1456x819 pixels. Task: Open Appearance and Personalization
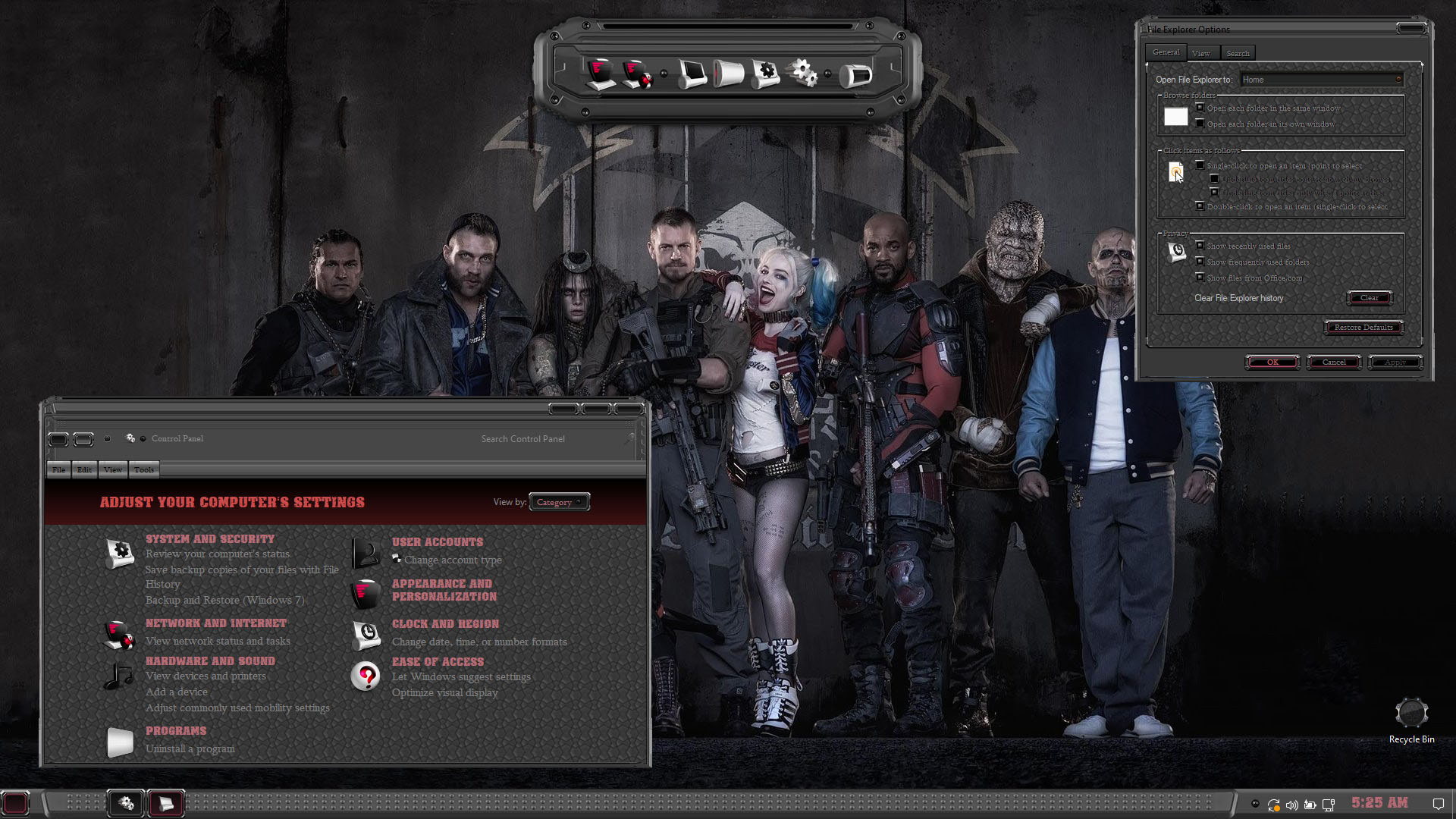click(x=444, y=590)
